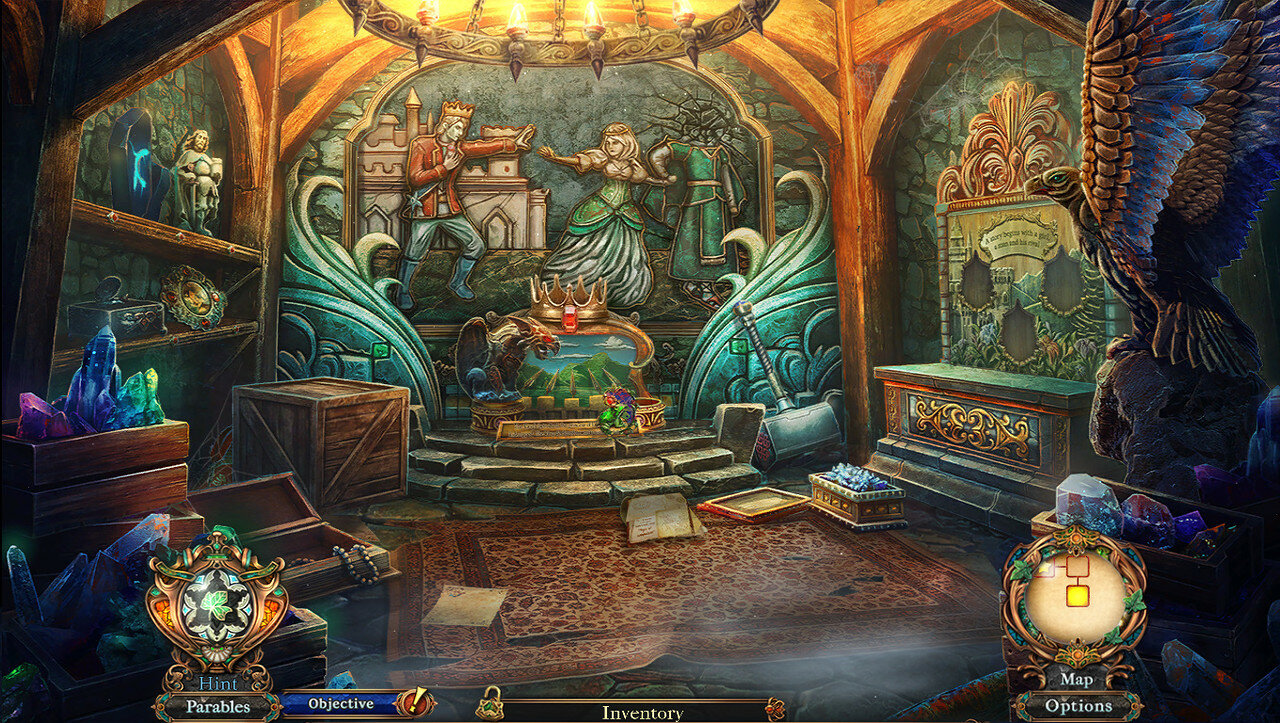Image resolution: width=1280 pixels, height=723 pixels.
Task: Select the yellow highlighted room on minimap
Action: point(1077,596)
